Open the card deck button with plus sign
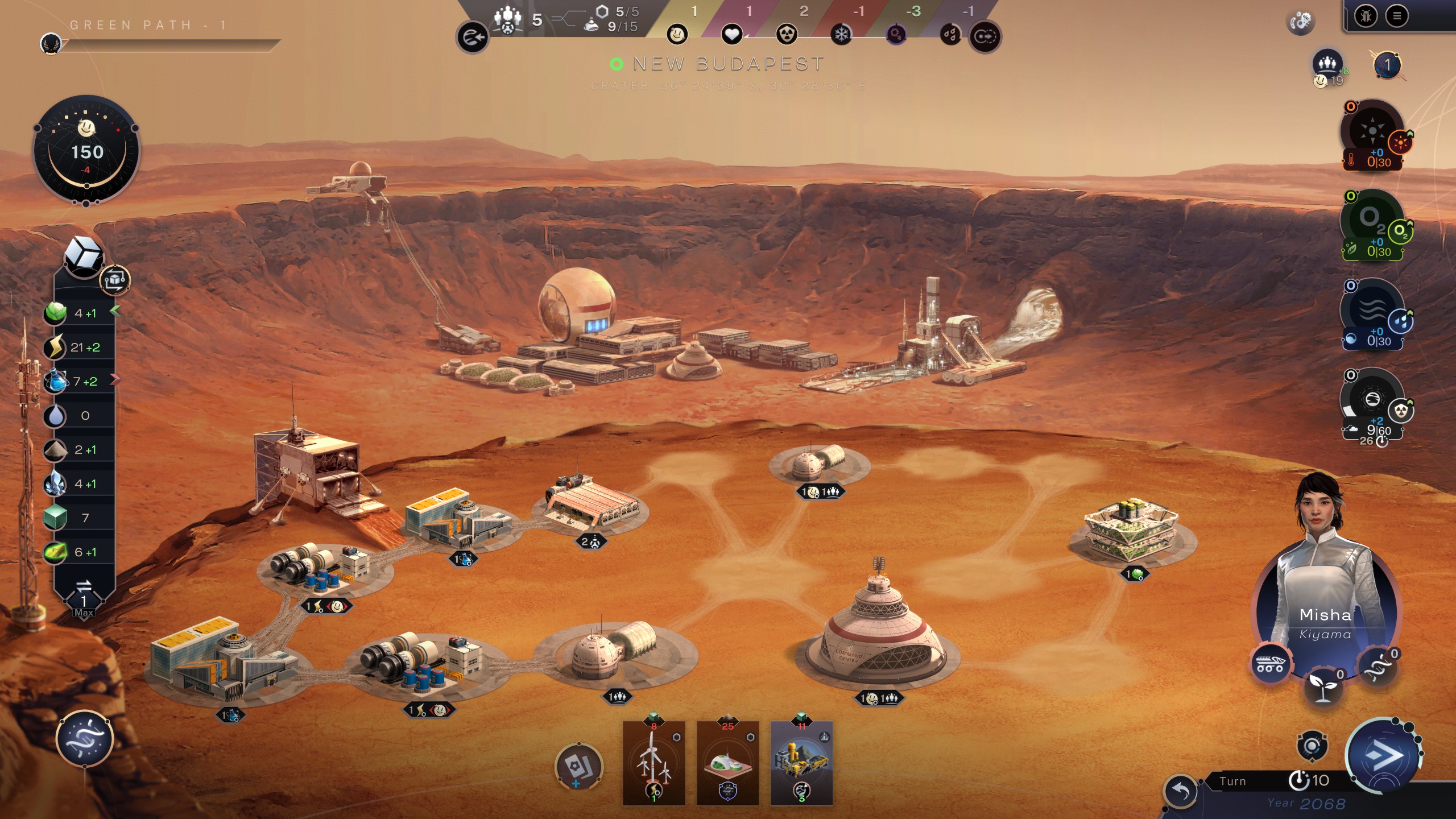This screenshot has width=1456, height=819. pyautogui.click(x=578, y=766)
